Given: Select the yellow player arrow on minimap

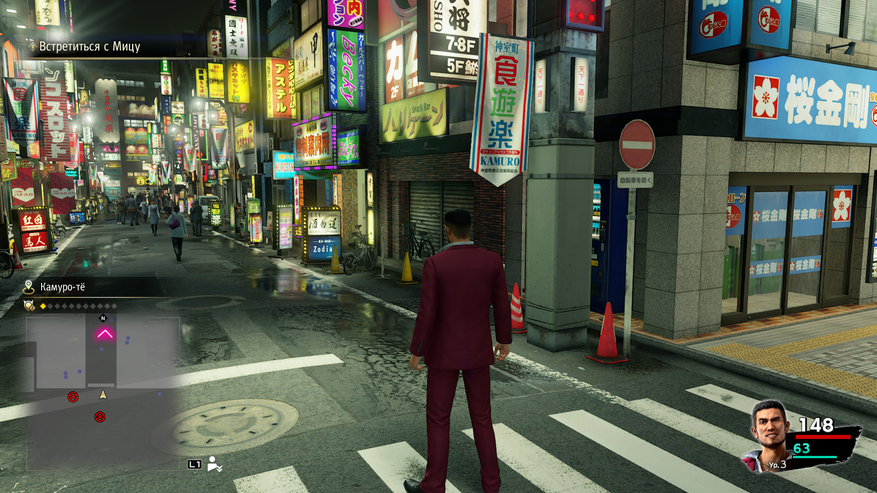Looking at the screenshot, I should pos(102,395).
